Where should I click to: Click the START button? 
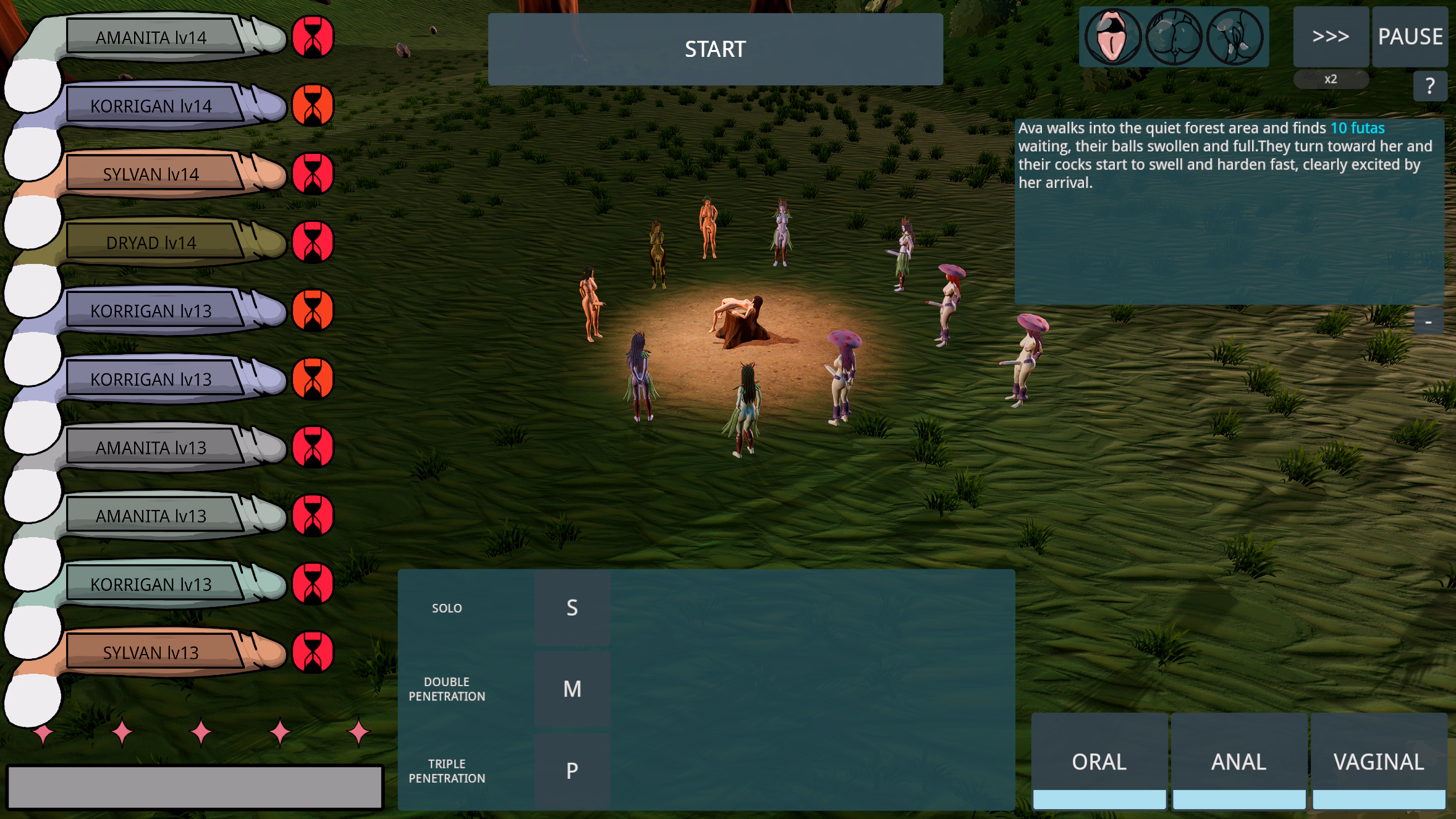715,49
